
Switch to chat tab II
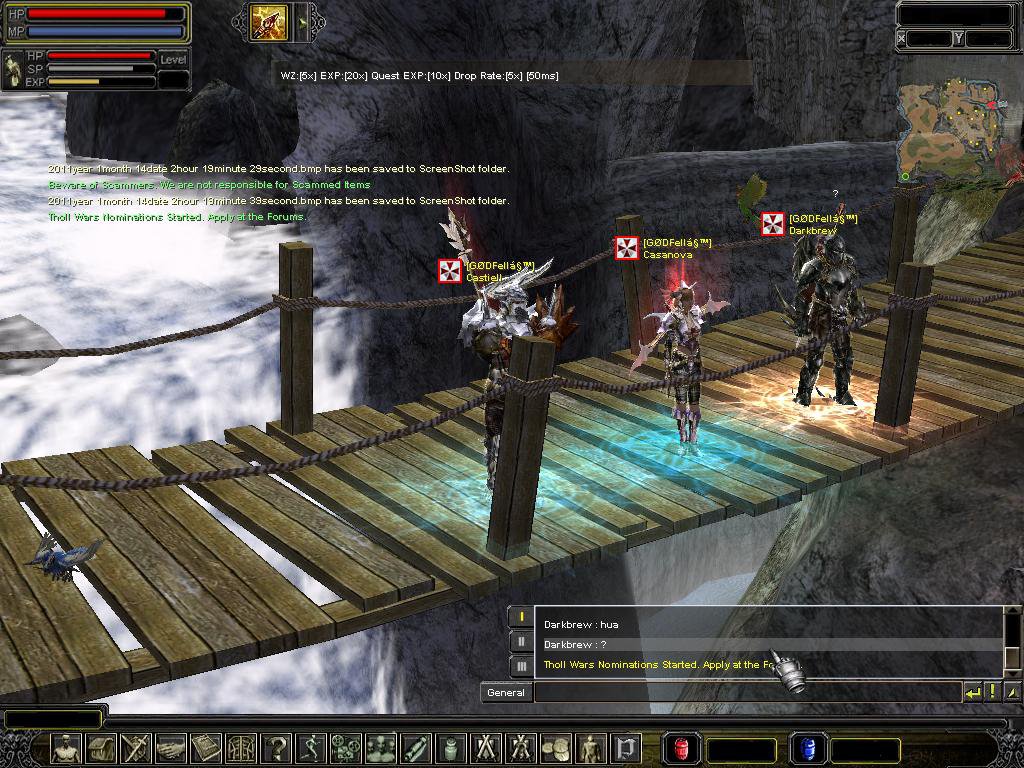click(521, 642)
